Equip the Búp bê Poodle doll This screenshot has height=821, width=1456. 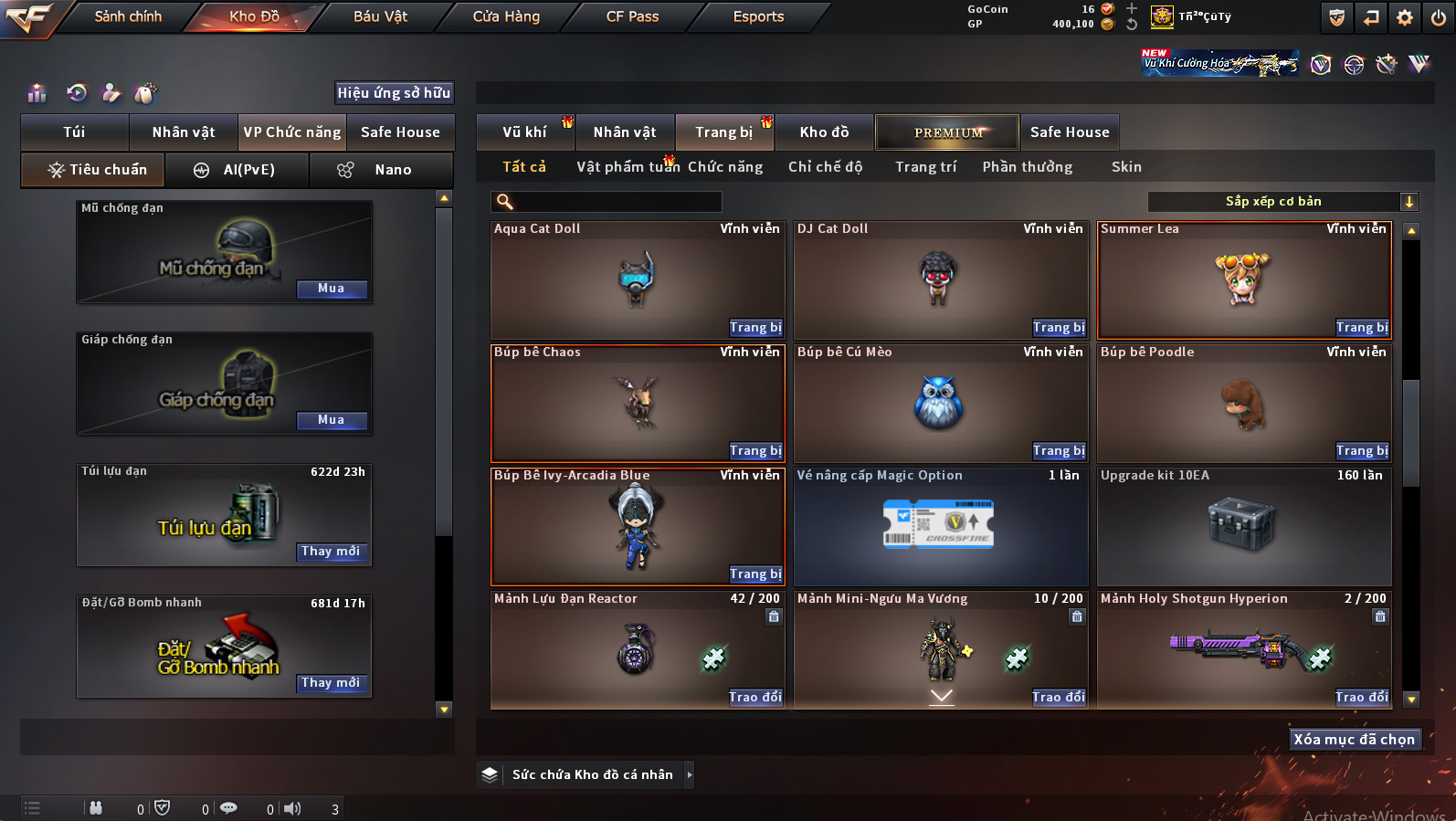[x=1362, y=451]
